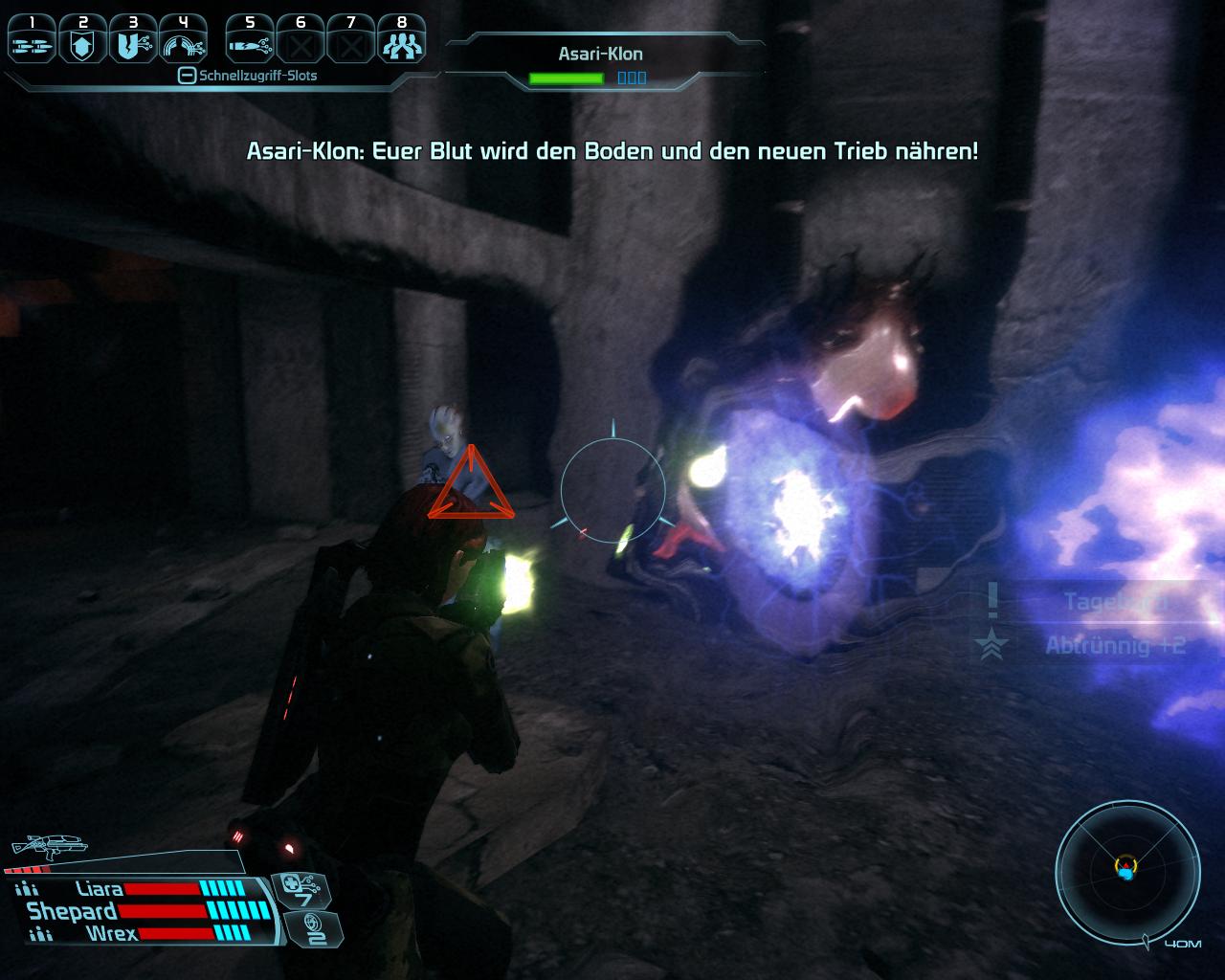
Task: Use the shield boost ability in slot 2
Action: click(x=83, y=41)
